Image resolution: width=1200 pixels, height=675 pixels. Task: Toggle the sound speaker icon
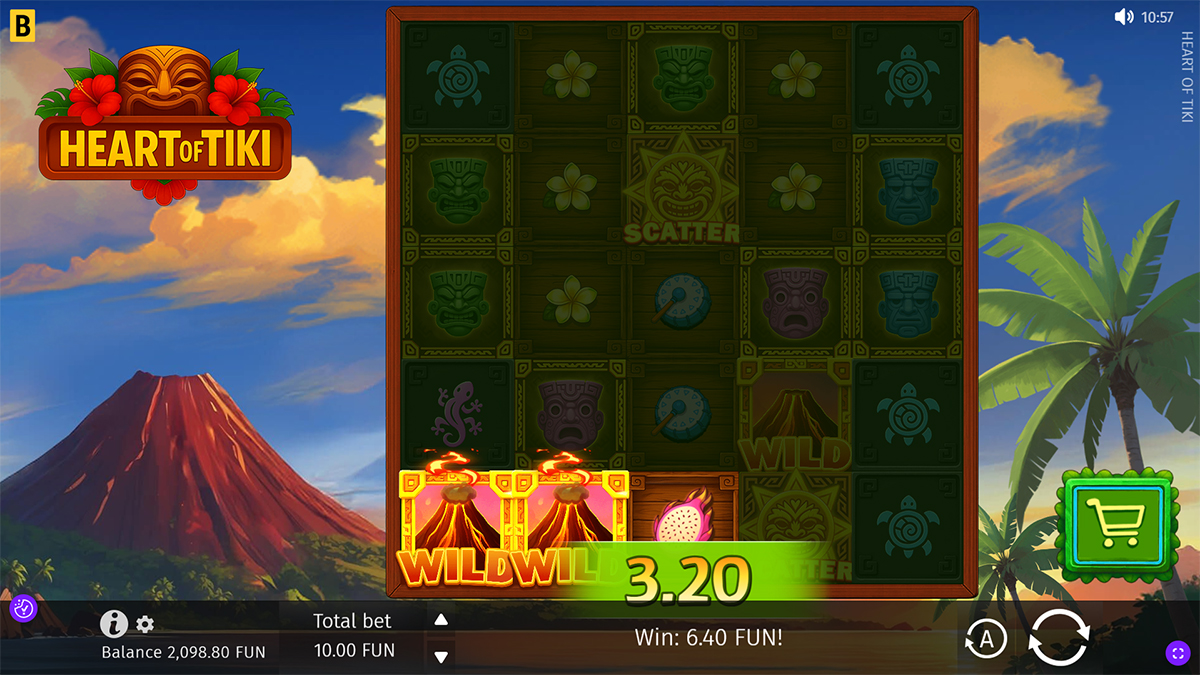point(1125,17)
